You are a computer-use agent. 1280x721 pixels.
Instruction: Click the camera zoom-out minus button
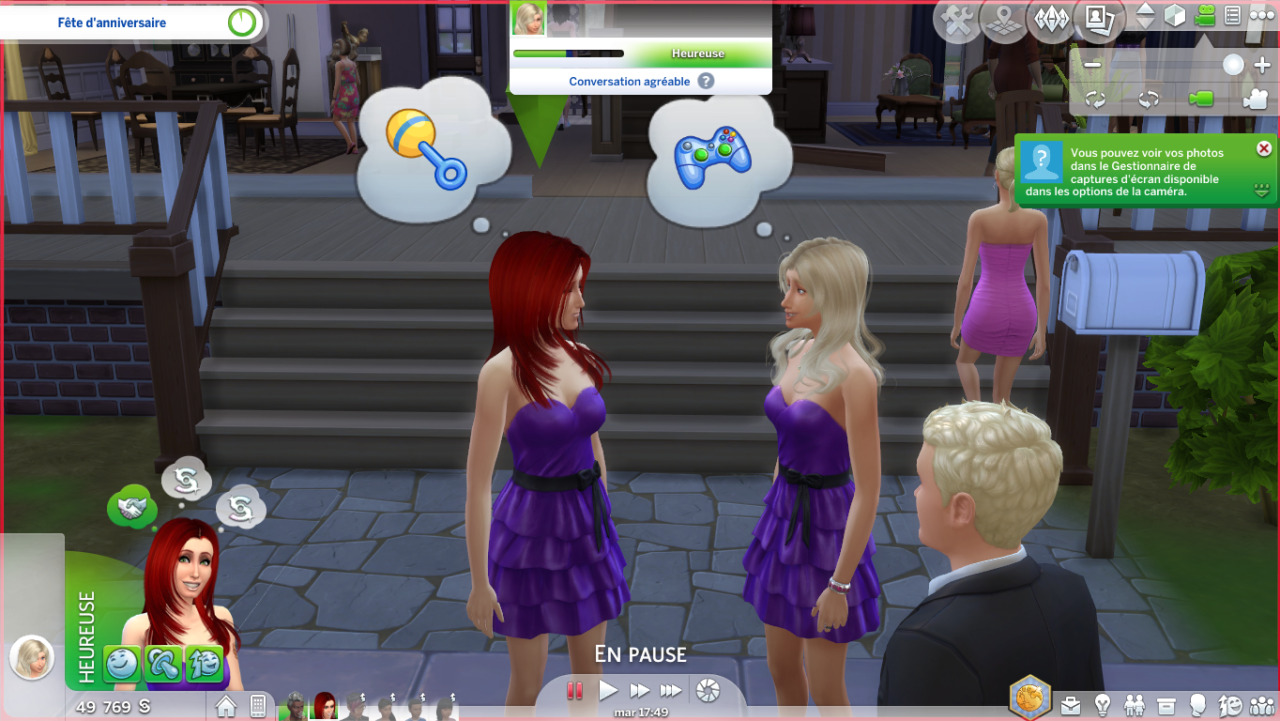(x=1092, y=66)
